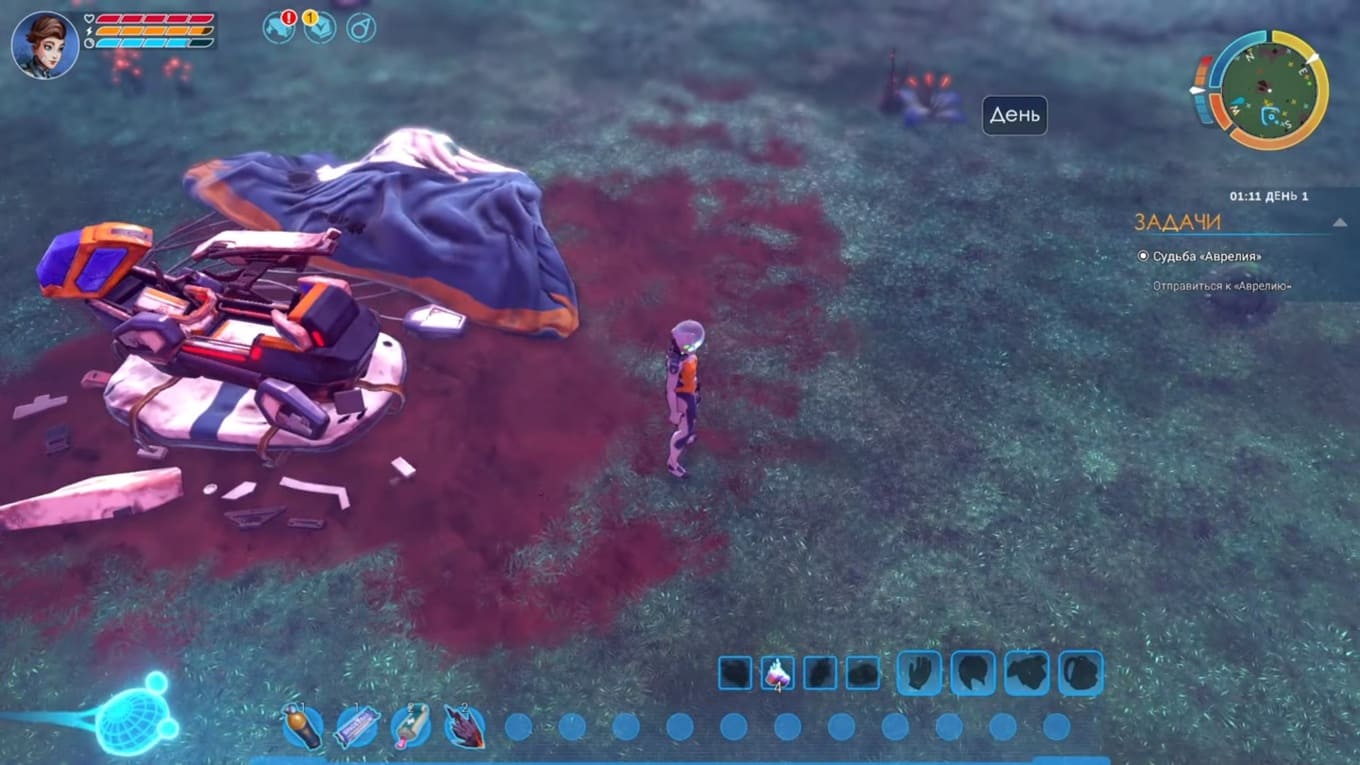Select the pink crystal inventory slot

click(777, 673)
